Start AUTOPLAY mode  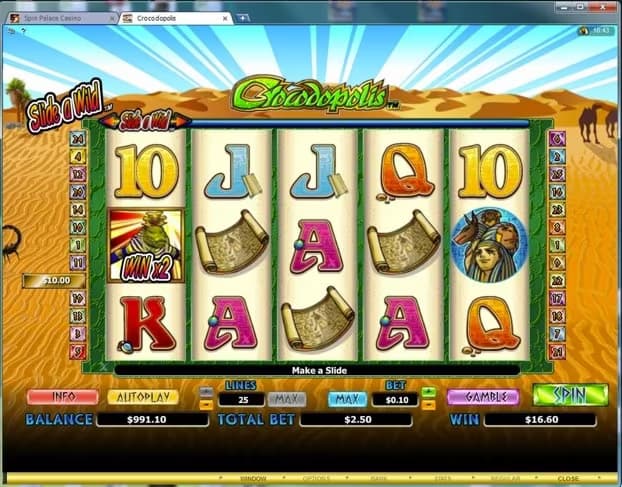click(143, 397)
